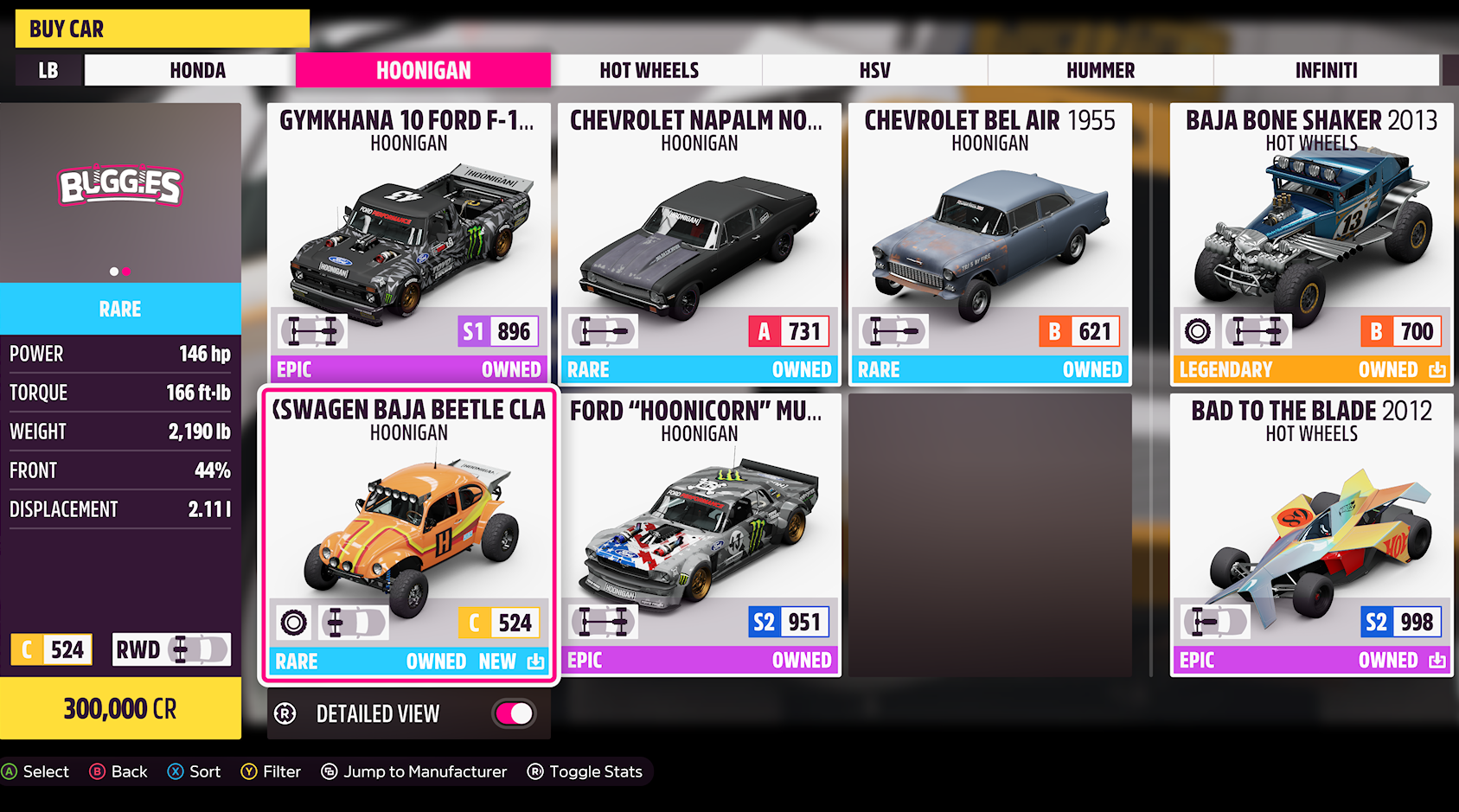This screenshot has height=812, width=1459.
Task: Click Jump to Manufacturer at the bottom
Action: point(413,771)
